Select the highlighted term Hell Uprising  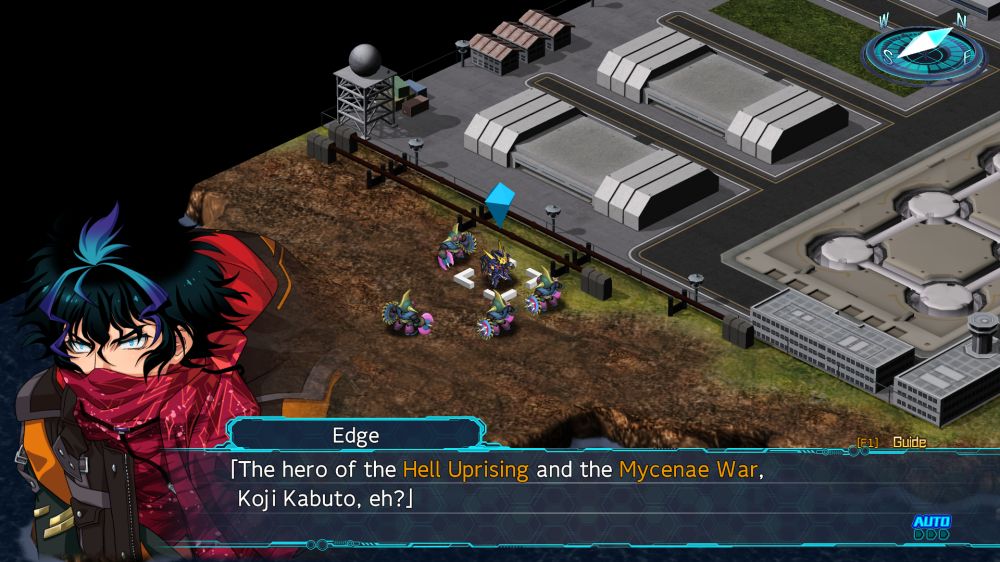(x=465, y=469)
